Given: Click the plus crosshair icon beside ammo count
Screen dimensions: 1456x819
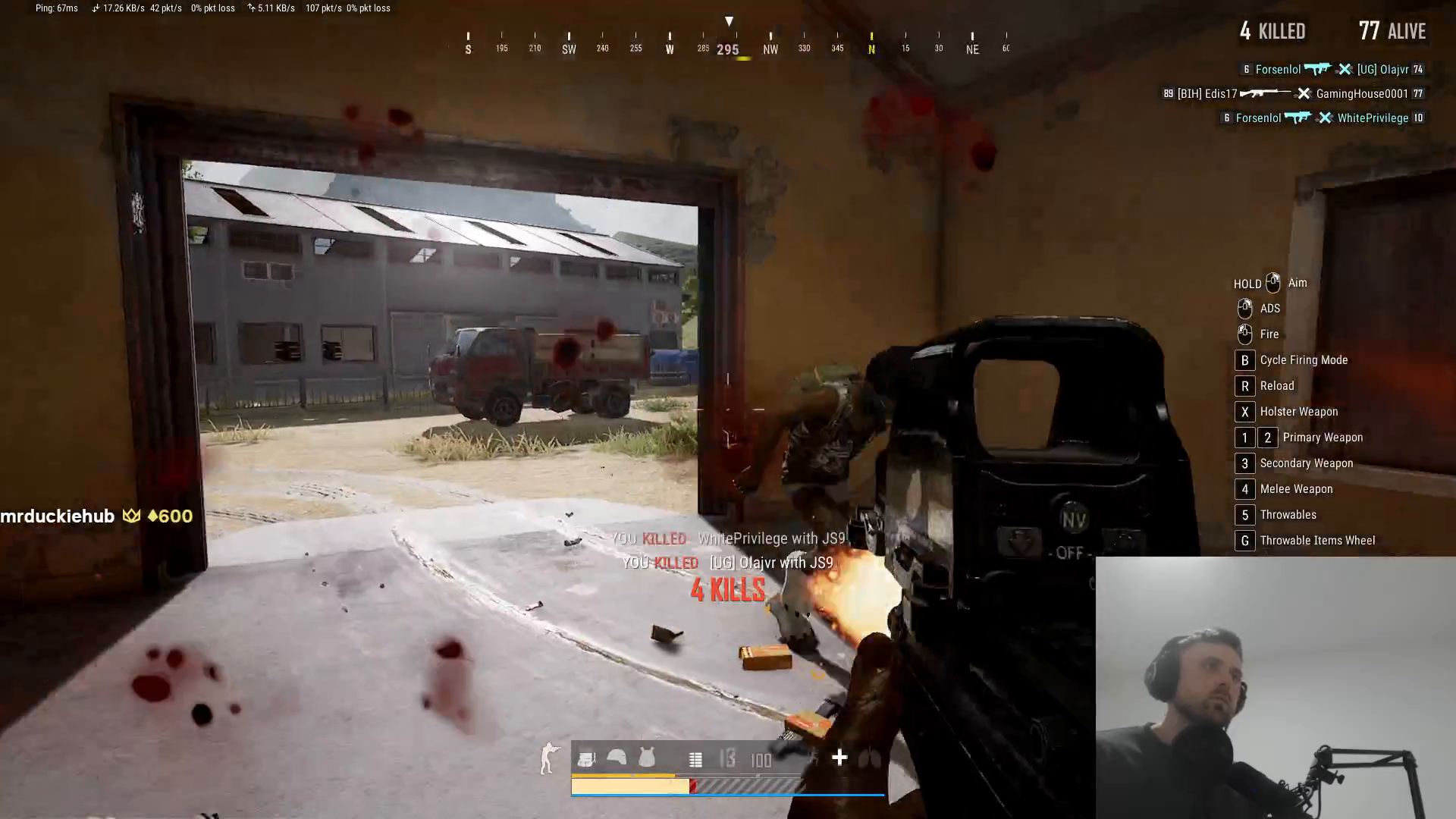Looking at the screenshot, I should point(839,758).
